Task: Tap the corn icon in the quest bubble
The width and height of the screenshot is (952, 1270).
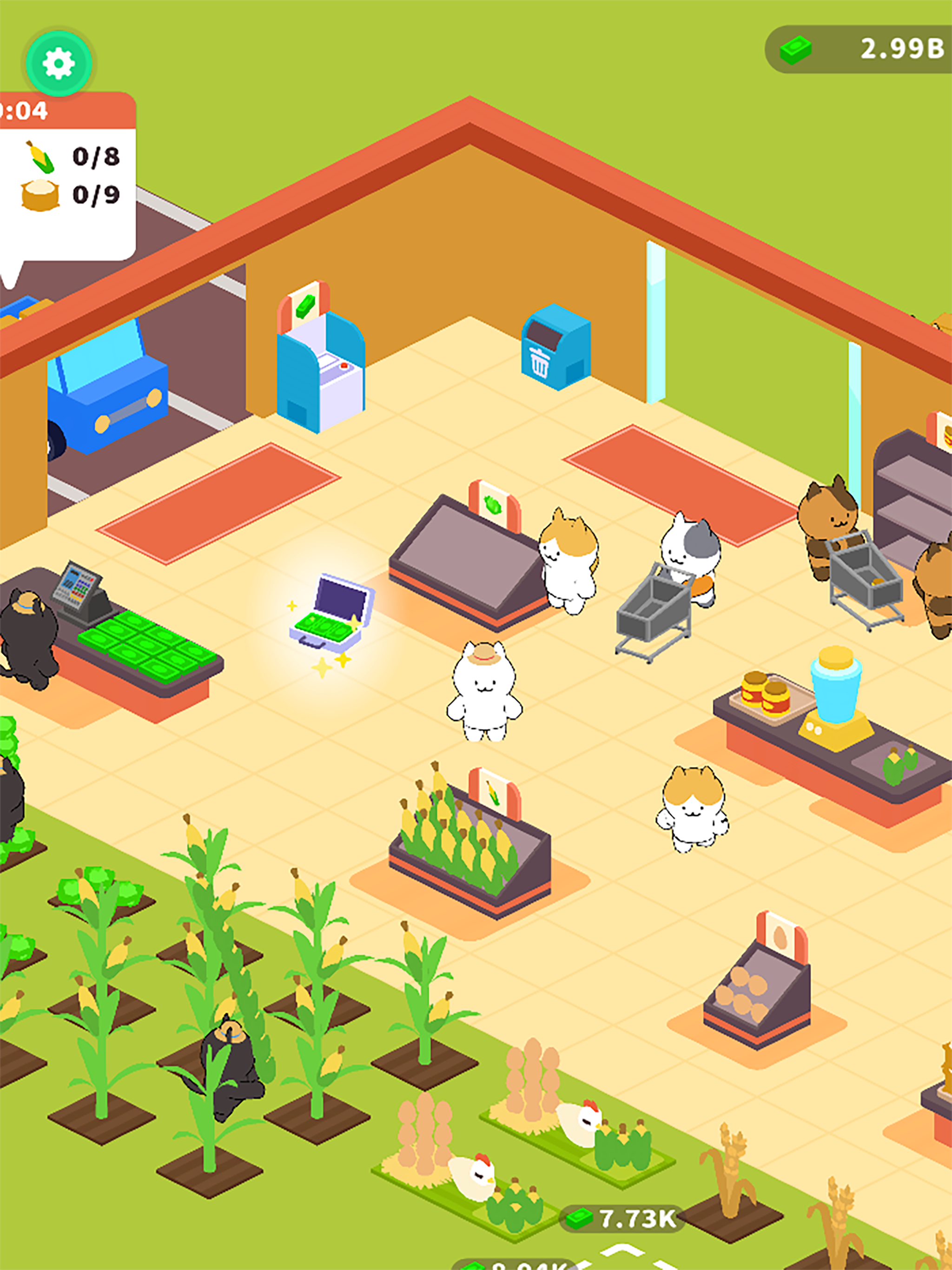Action: 39,156
